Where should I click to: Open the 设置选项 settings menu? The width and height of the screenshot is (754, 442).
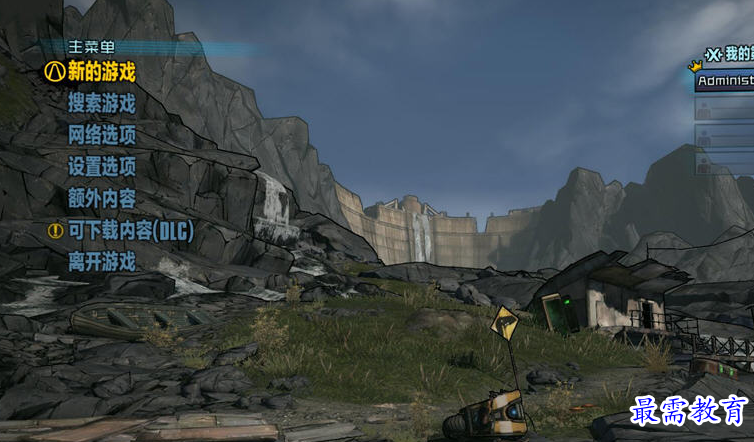[101, 166]
